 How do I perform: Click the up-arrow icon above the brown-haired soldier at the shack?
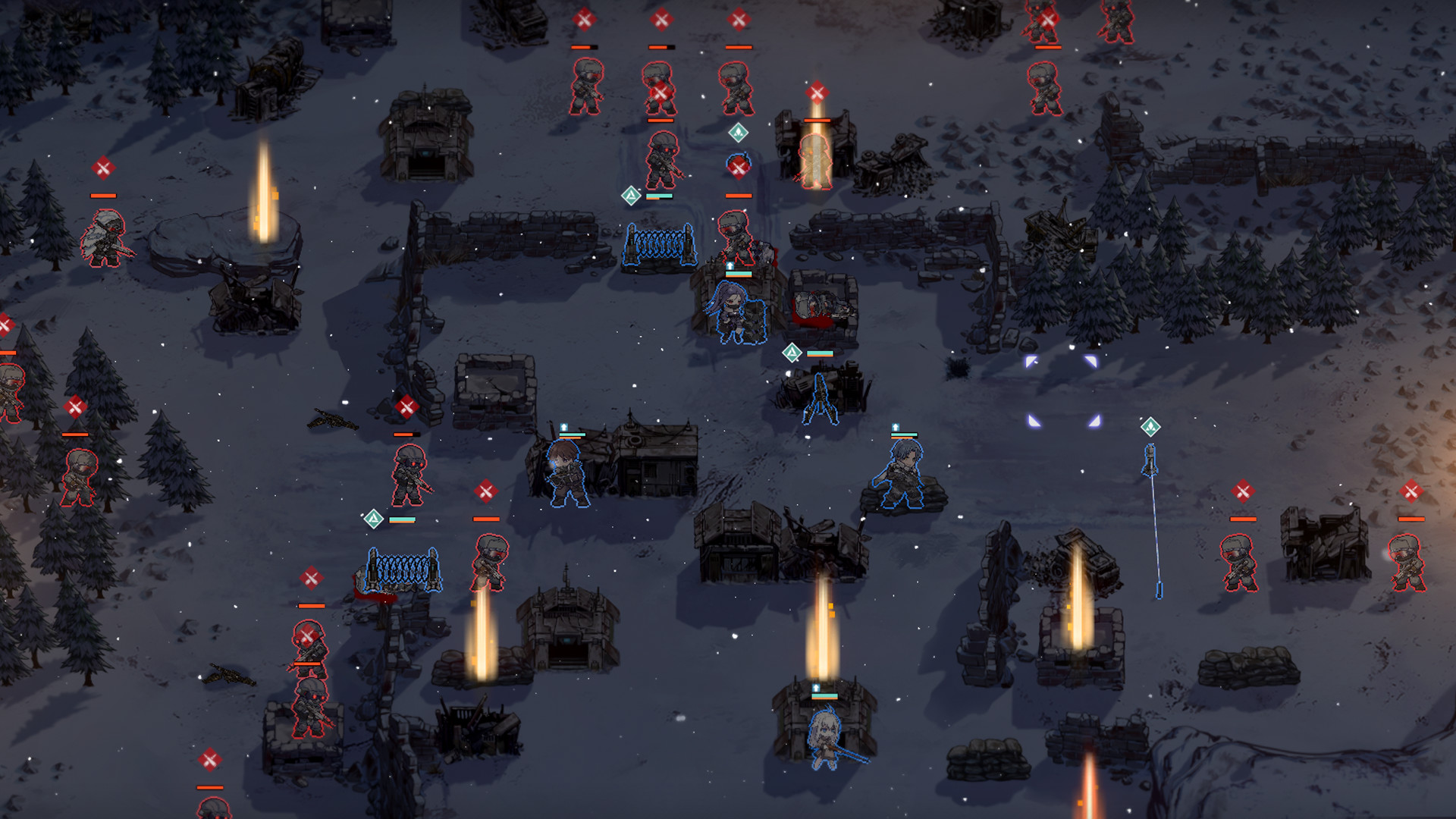[565, 427]
